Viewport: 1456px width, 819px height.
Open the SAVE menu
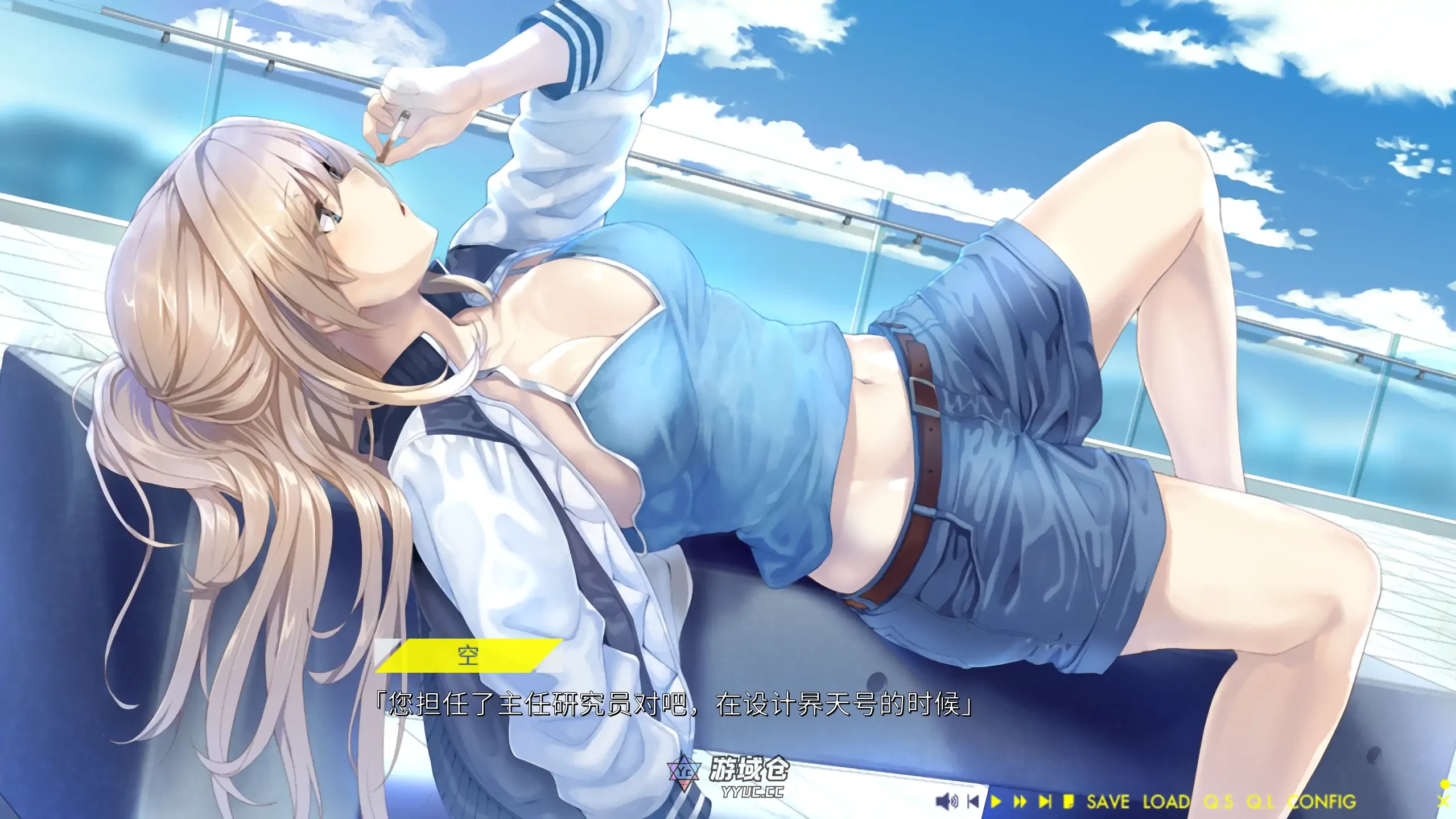pos(1108,802)
